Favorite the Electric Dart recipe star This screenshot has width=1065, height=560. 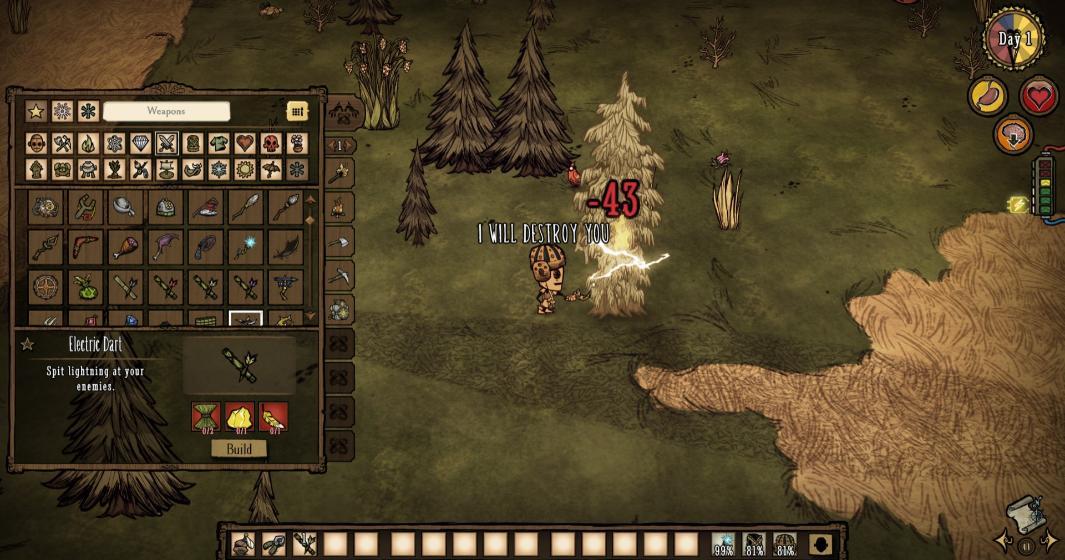coord(28,344)
